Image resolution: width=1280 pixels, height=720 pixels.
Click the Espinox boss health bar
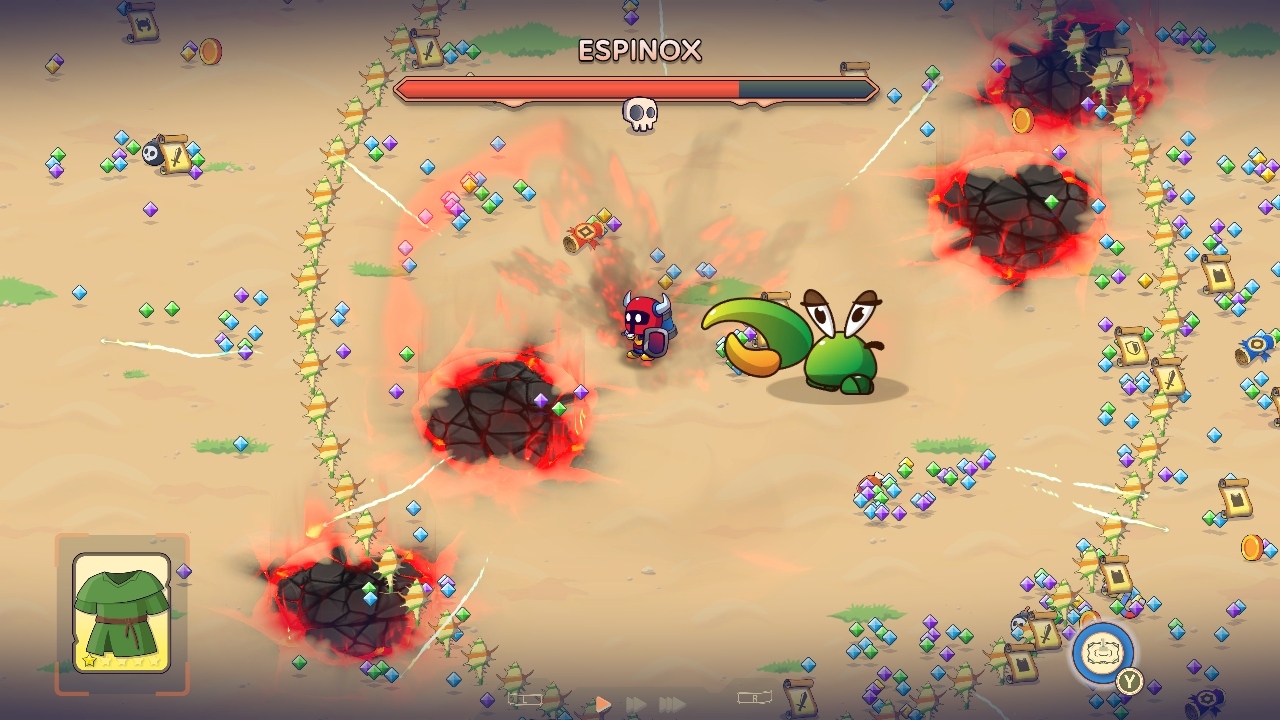(x=639, y=89)
